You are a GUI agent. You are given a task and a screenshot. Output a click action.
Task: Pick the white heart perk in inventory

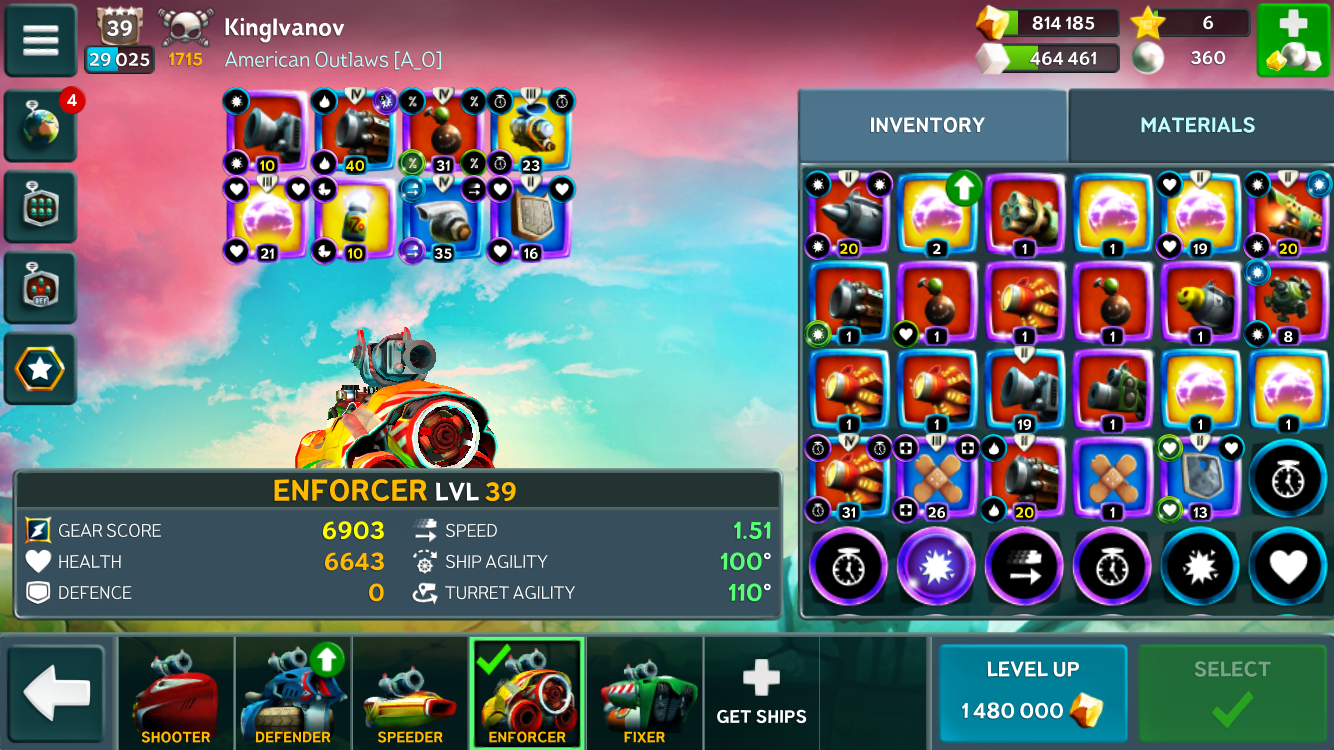(x=1288, y=567)
